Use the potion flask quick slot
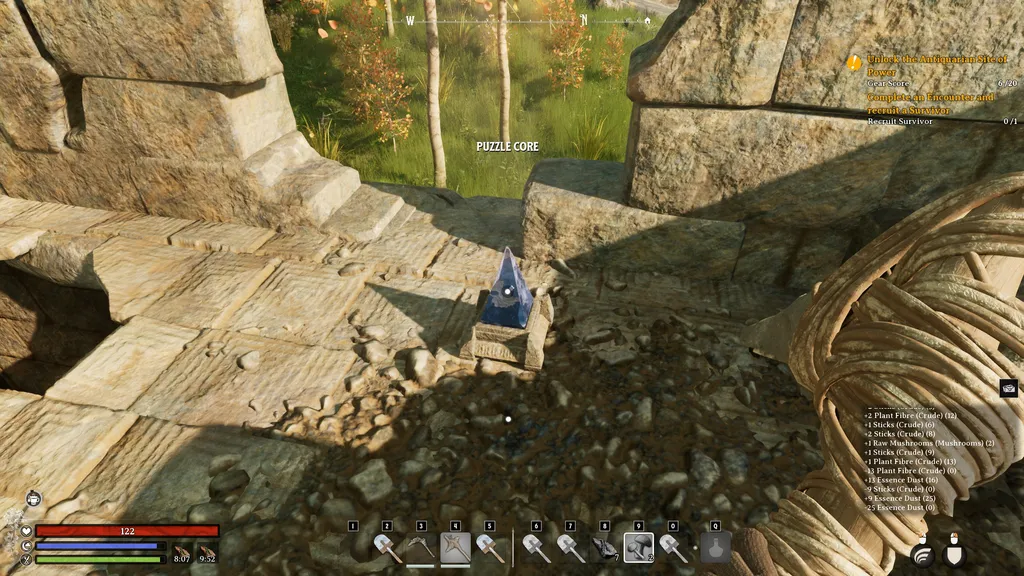 pyautogui.click(x=715, y=547)
